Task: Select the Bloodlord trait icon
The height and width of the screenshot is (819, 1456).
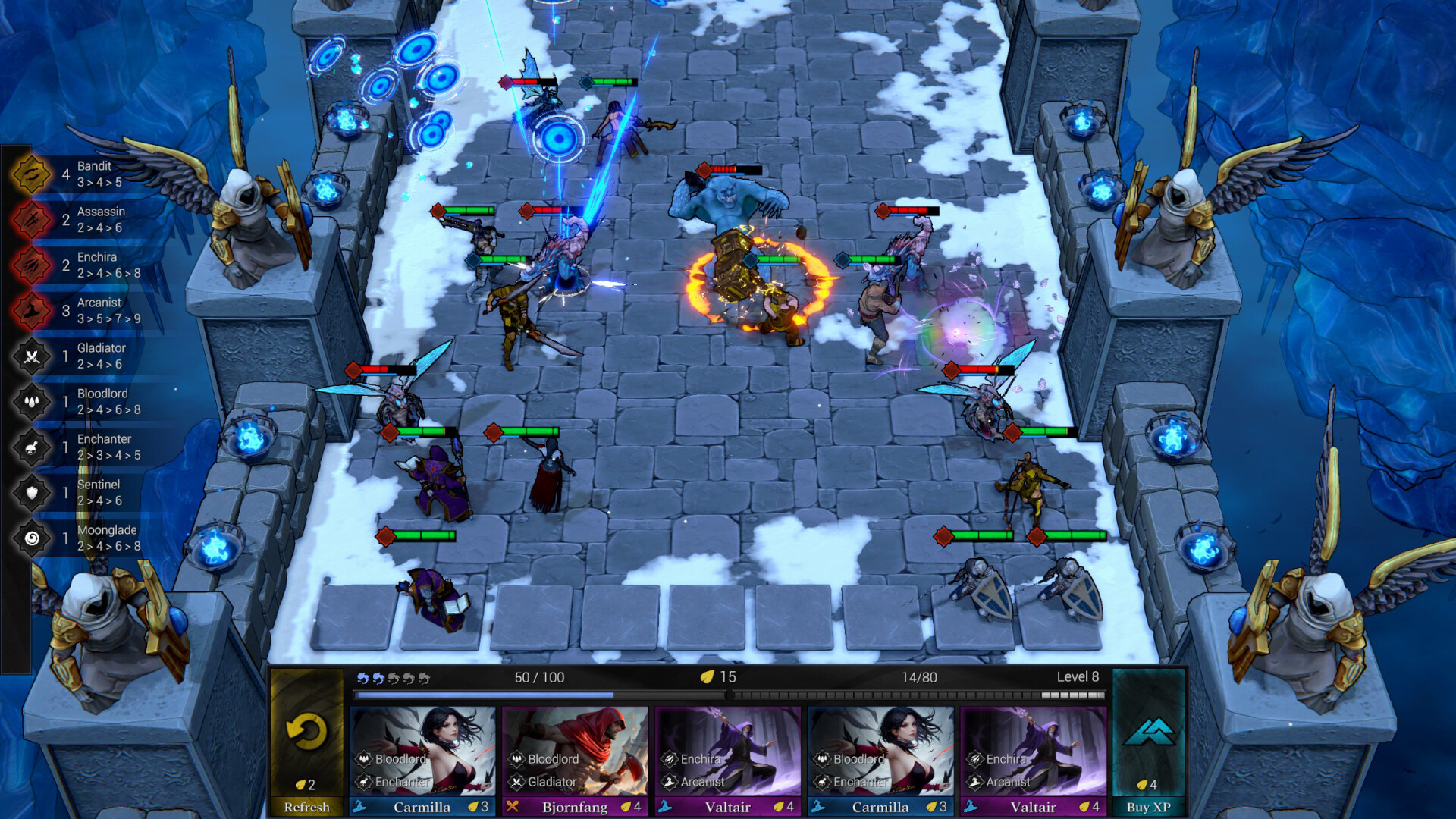Action: tap(30, 400)
